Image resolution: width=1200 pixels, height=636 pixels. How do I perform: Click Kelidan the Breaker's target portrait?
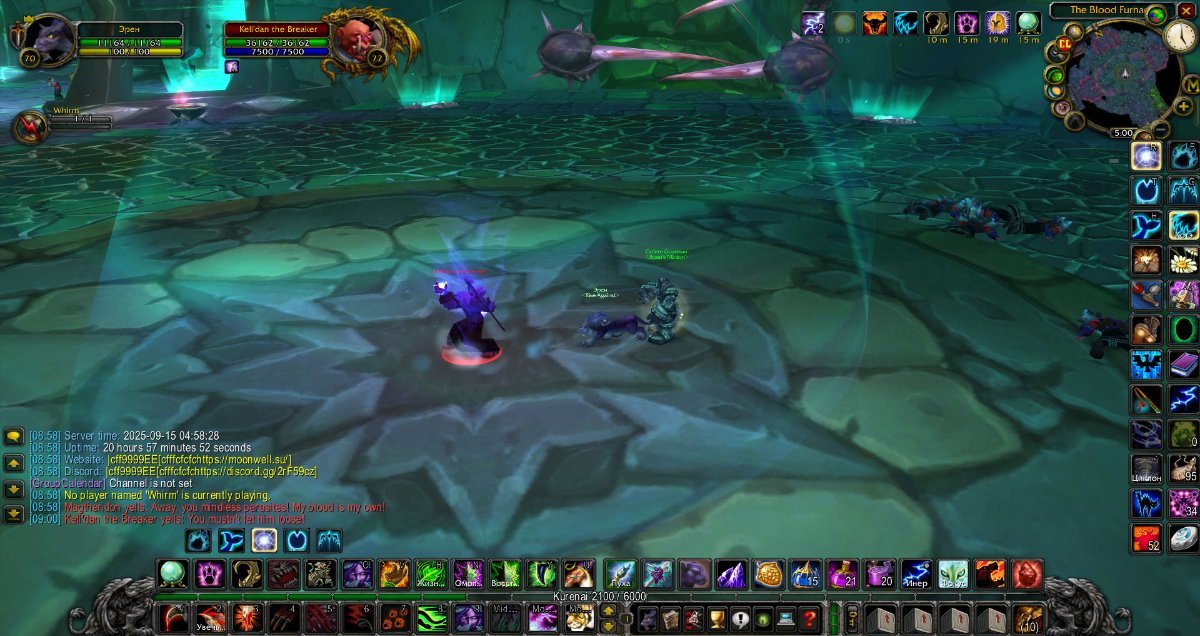click(350, 39)
